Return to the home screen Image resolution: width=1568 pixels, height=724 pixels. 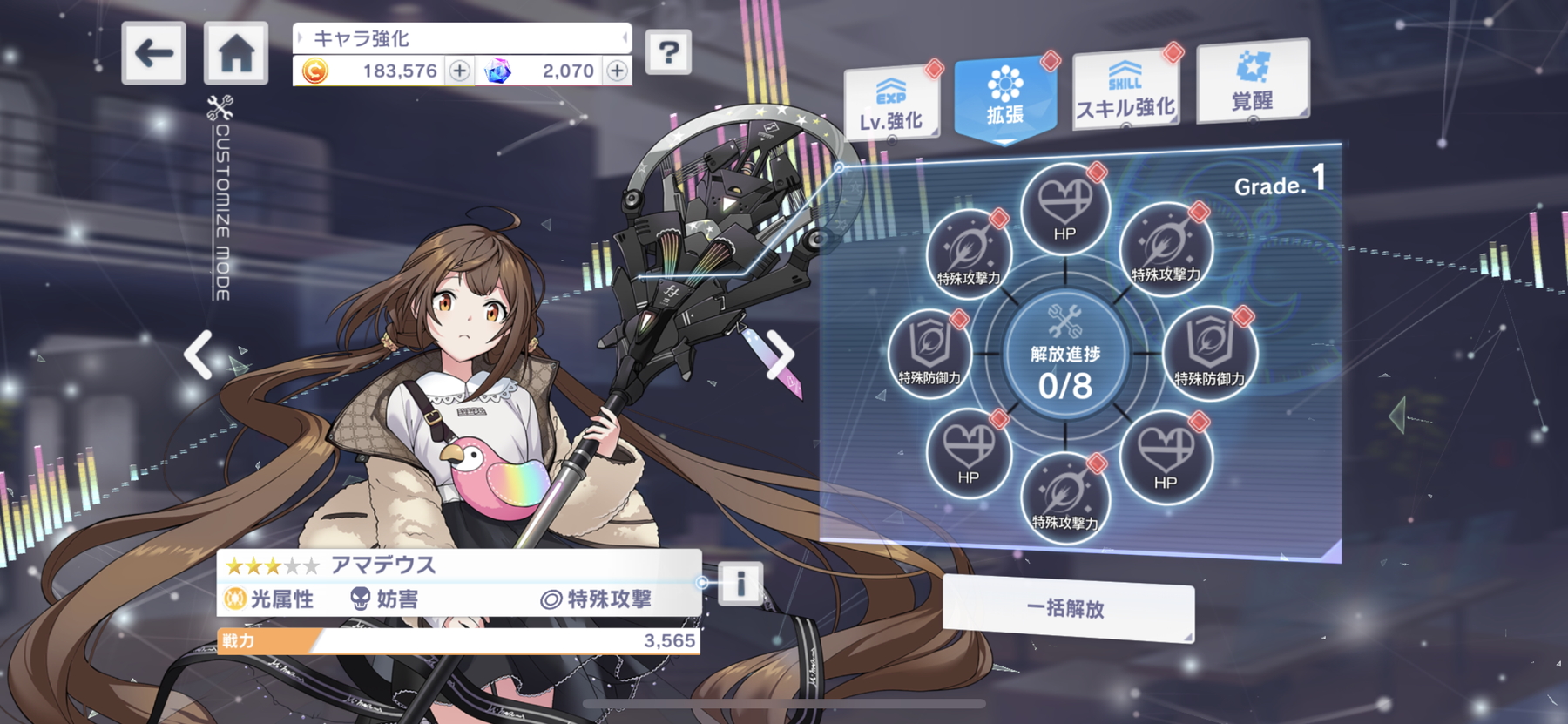point(236,53)
